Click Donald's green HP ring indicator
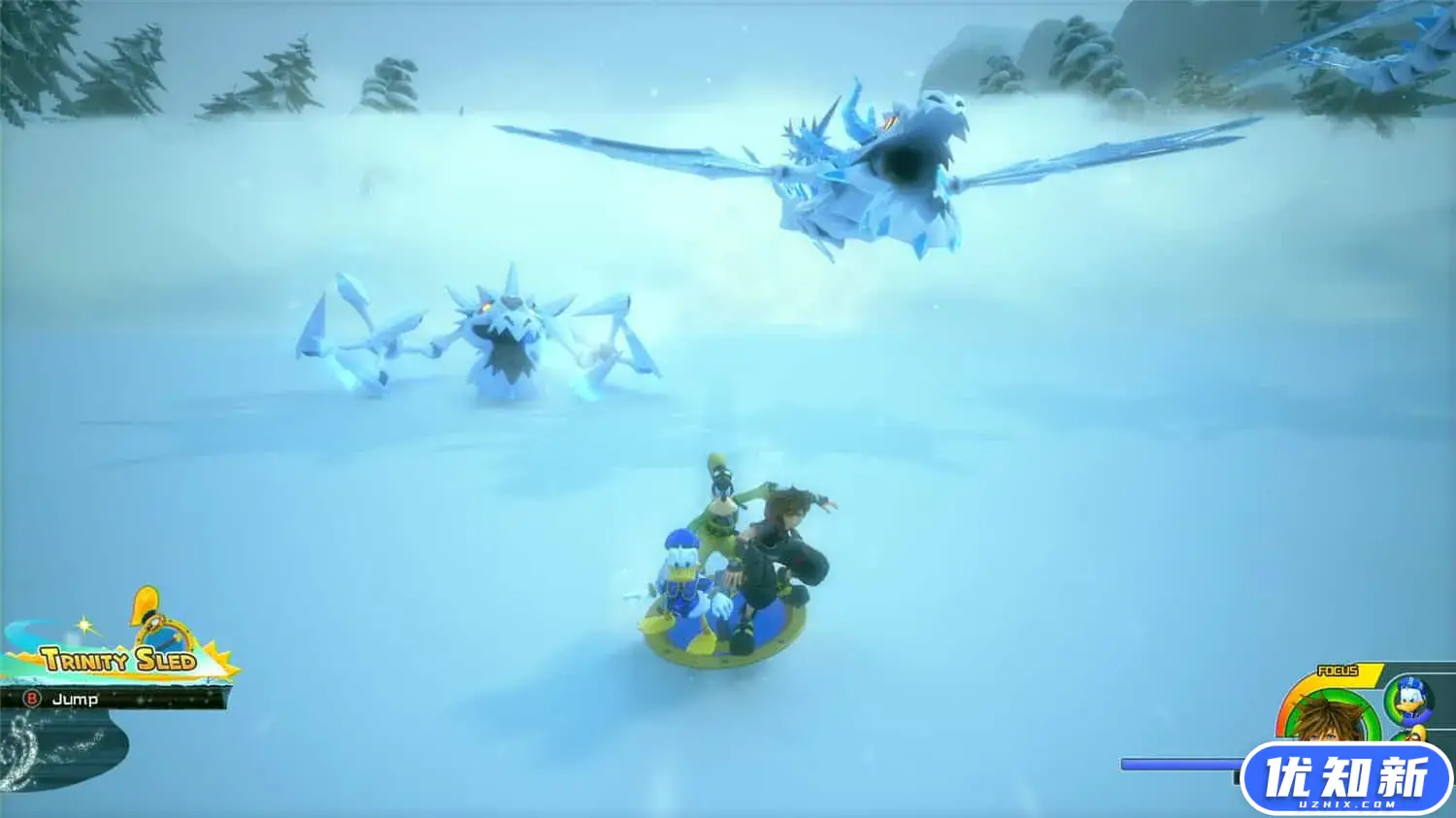Viewport: 1456px width, 818px height. (x=1391, y=703)
